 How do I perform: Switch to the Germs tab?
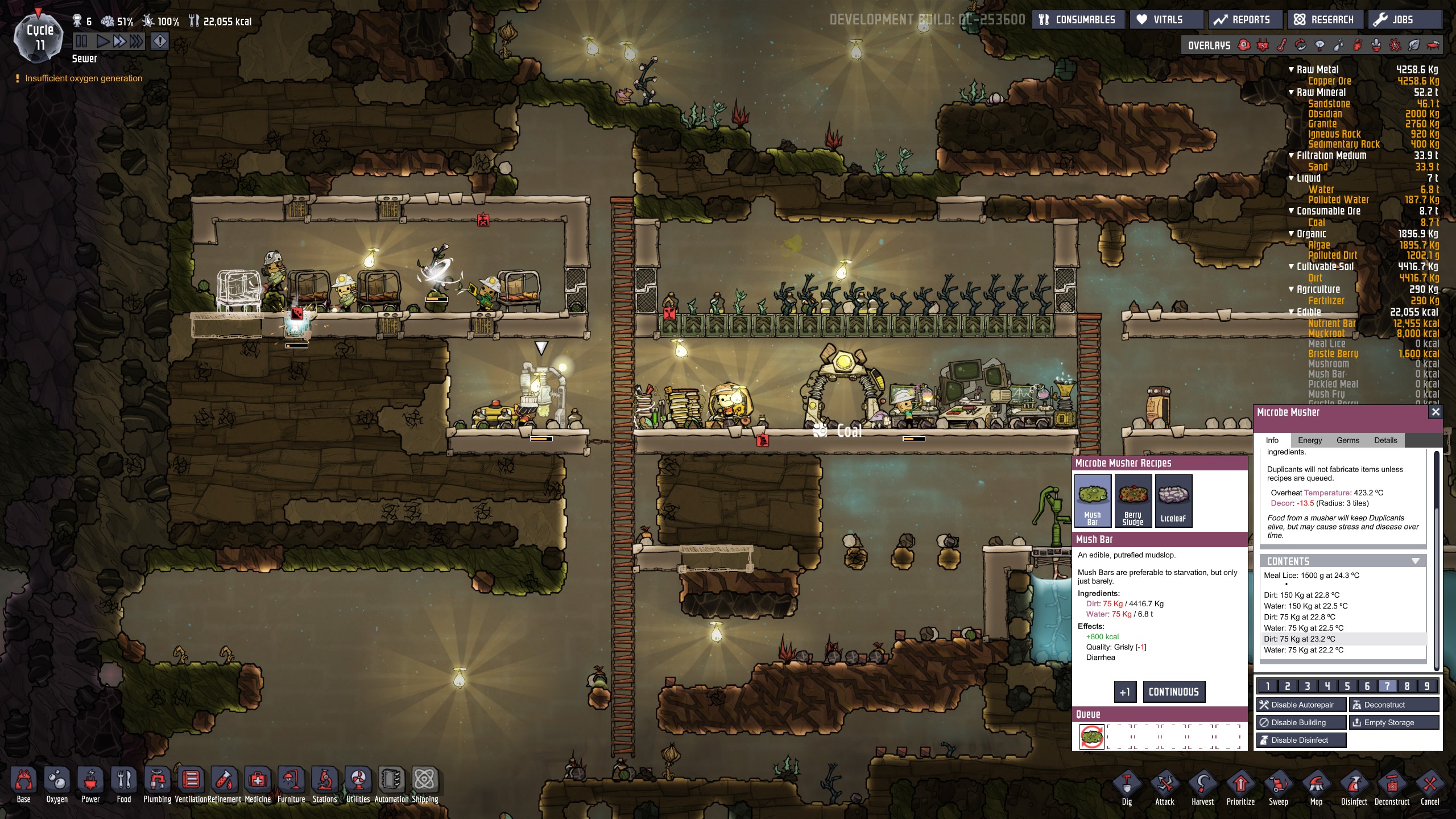pyautogui.click(x=1348, y=440)
